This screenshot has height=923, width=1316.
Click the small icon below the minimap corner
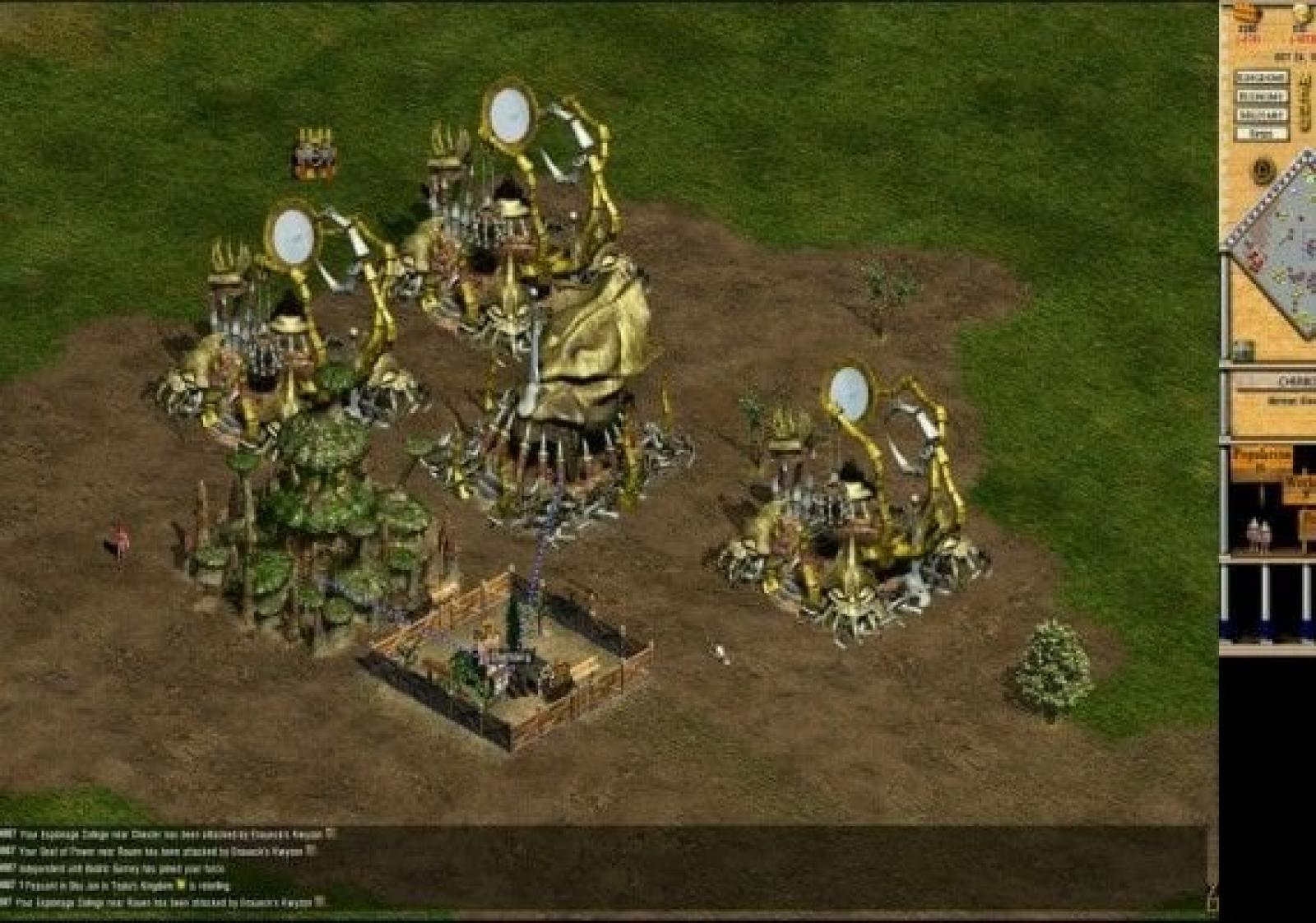tap(1242, 351)
